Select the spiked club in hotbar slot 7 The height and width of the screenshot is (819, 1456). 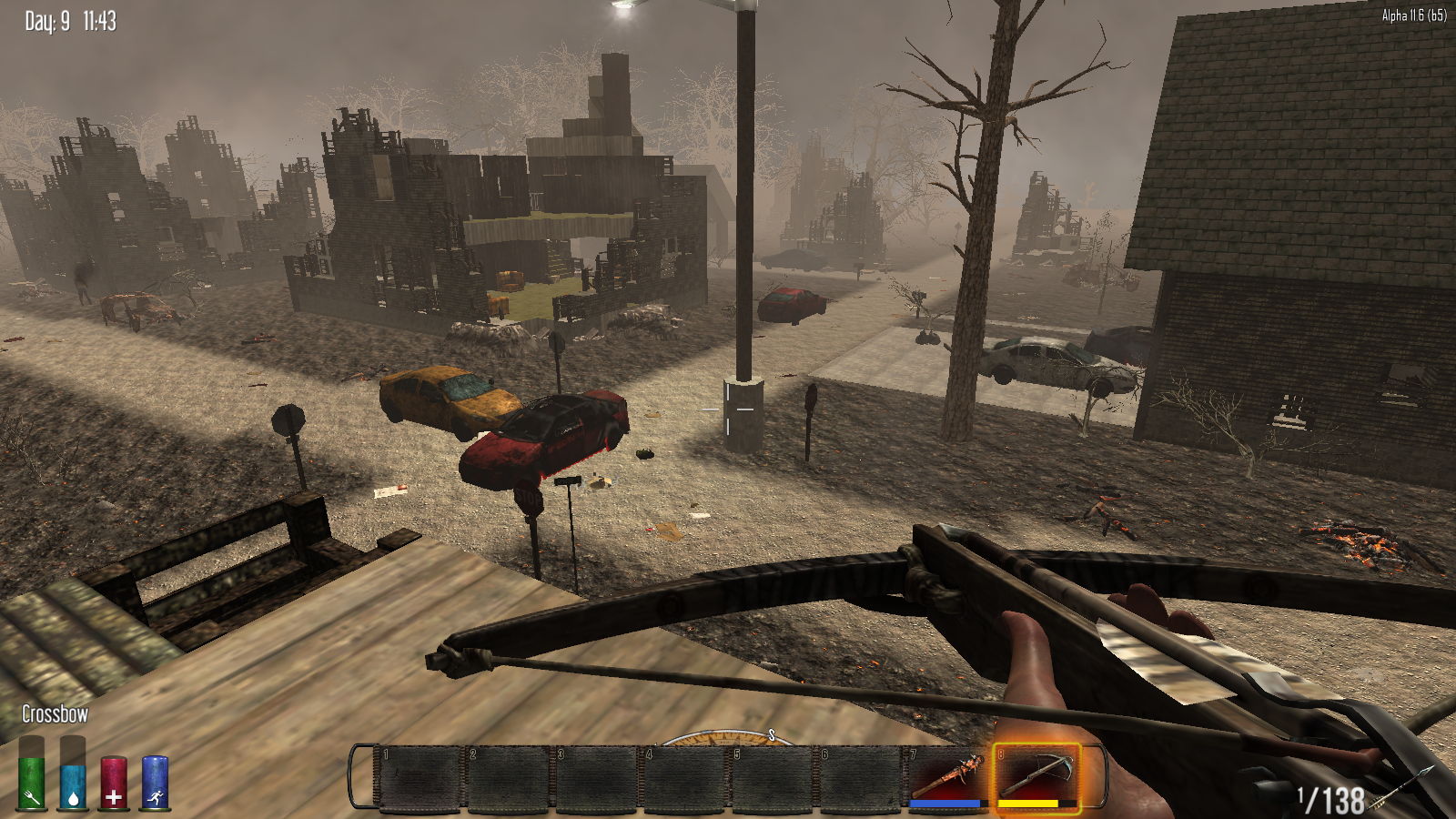point(948,775)
